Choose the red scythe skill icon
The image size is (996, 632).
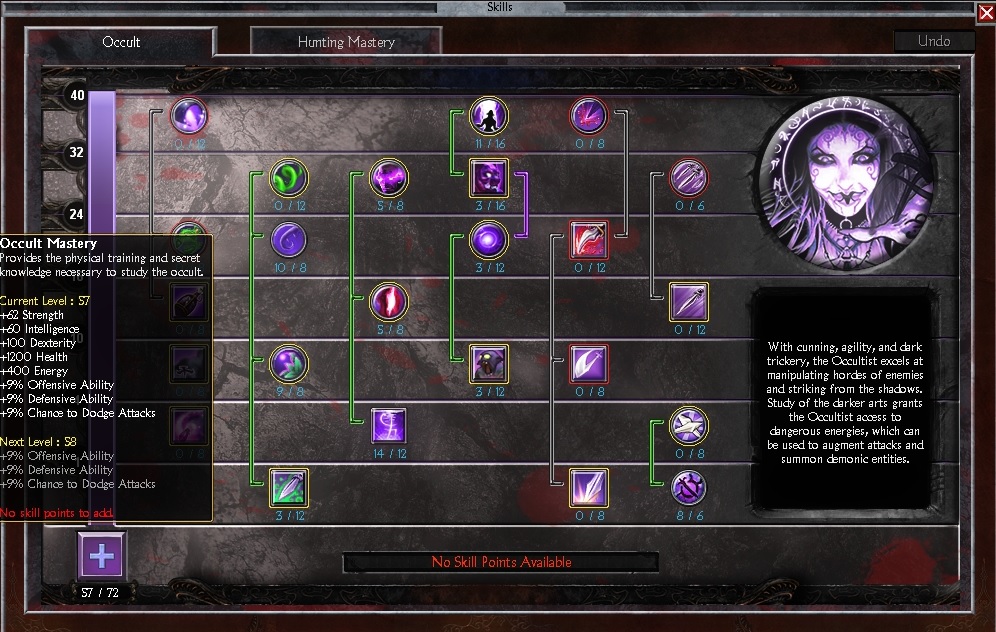[x=589, y=240]
